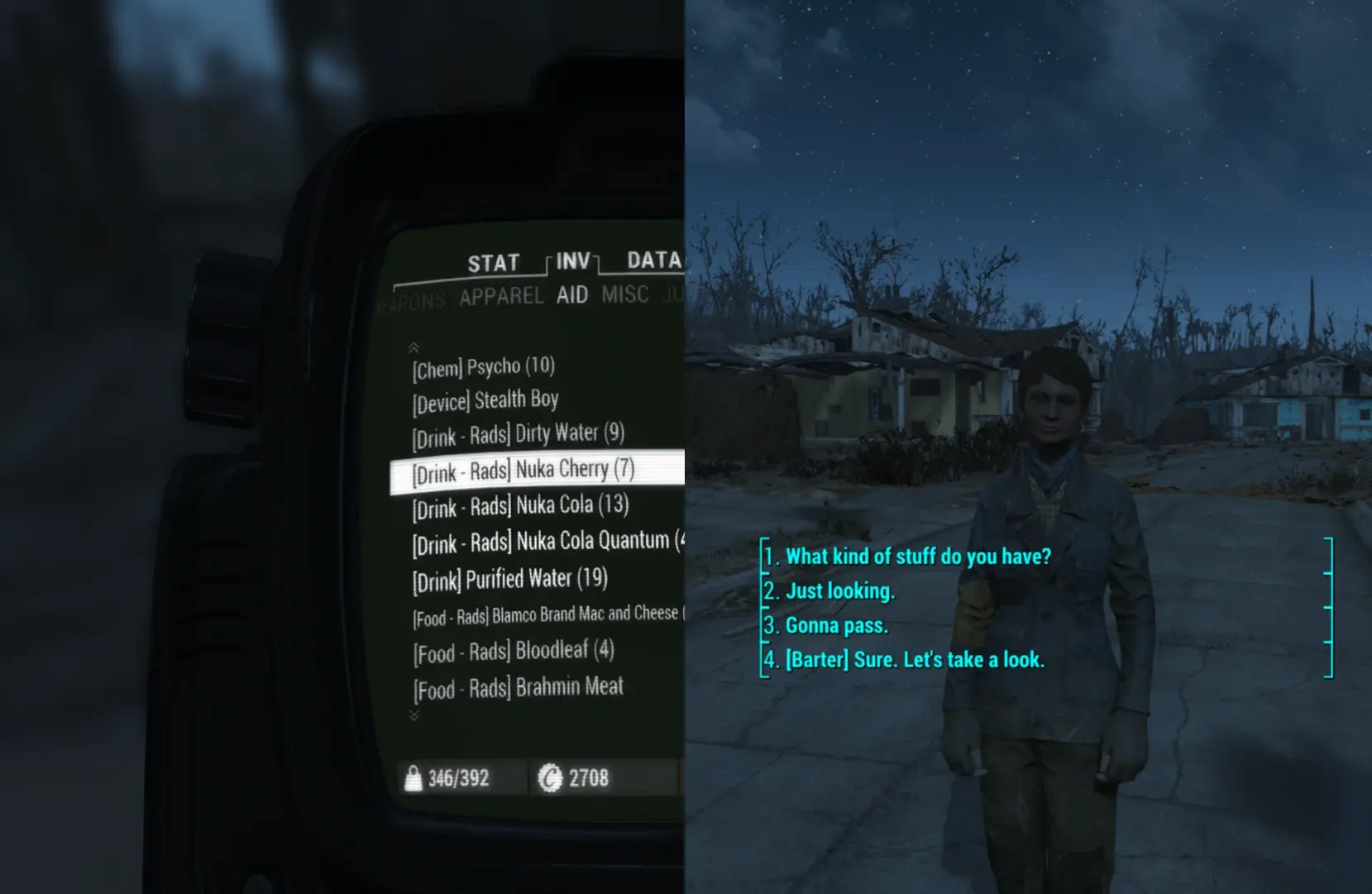Open the DATA tab
This screenshot has height=894, width=1372.
[653, 261]
